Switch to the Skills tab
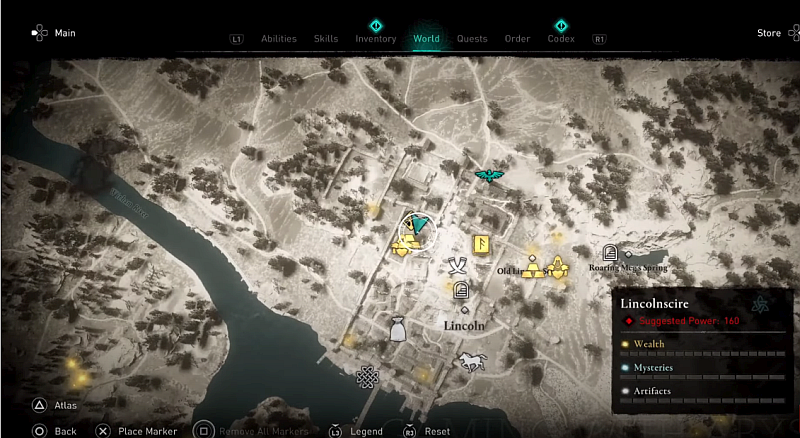Screen dimensions: 800x438 pyautogui.click(x=326, y=39)
